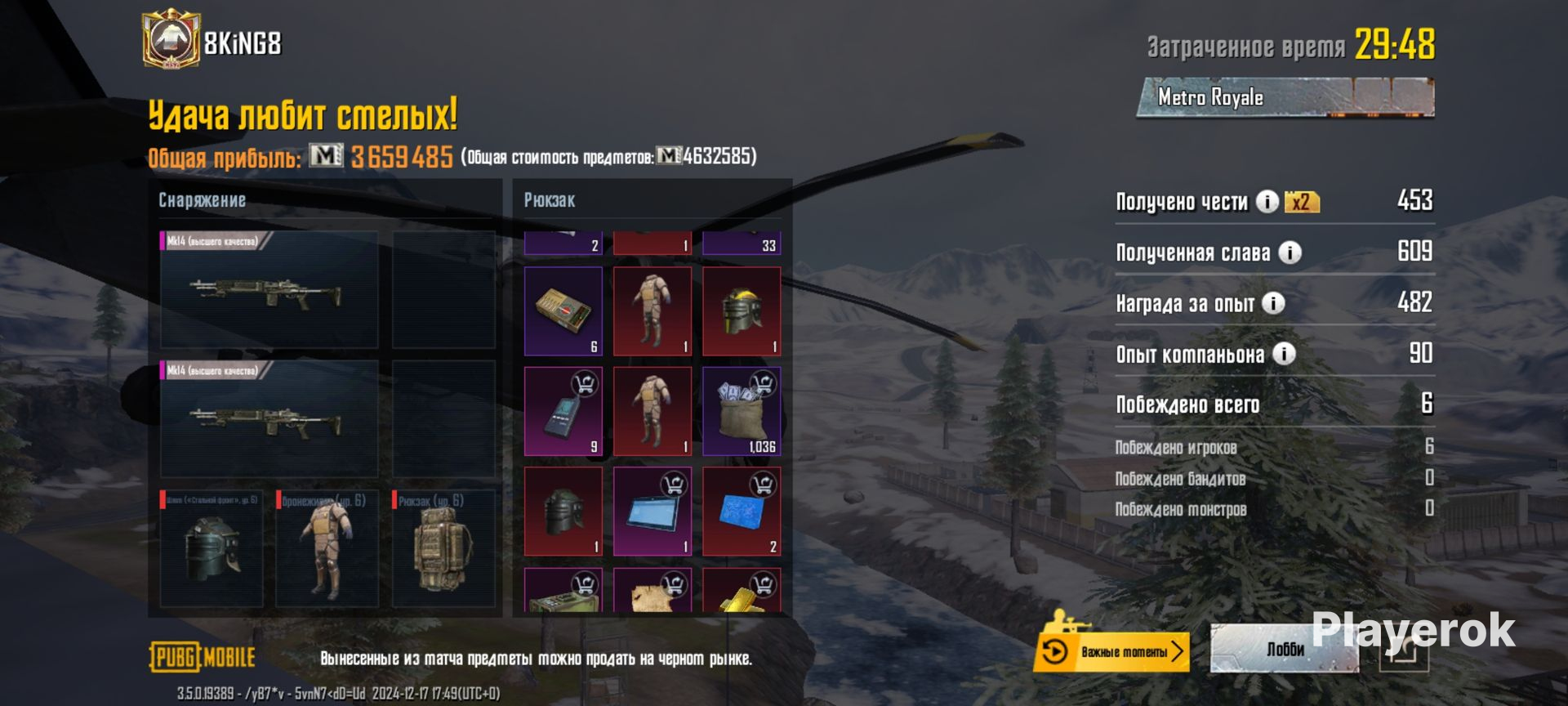Select the equipped Steel Front helmet slot
The width and height of the screenshot is (1568, 706).
tap(212, 548)
